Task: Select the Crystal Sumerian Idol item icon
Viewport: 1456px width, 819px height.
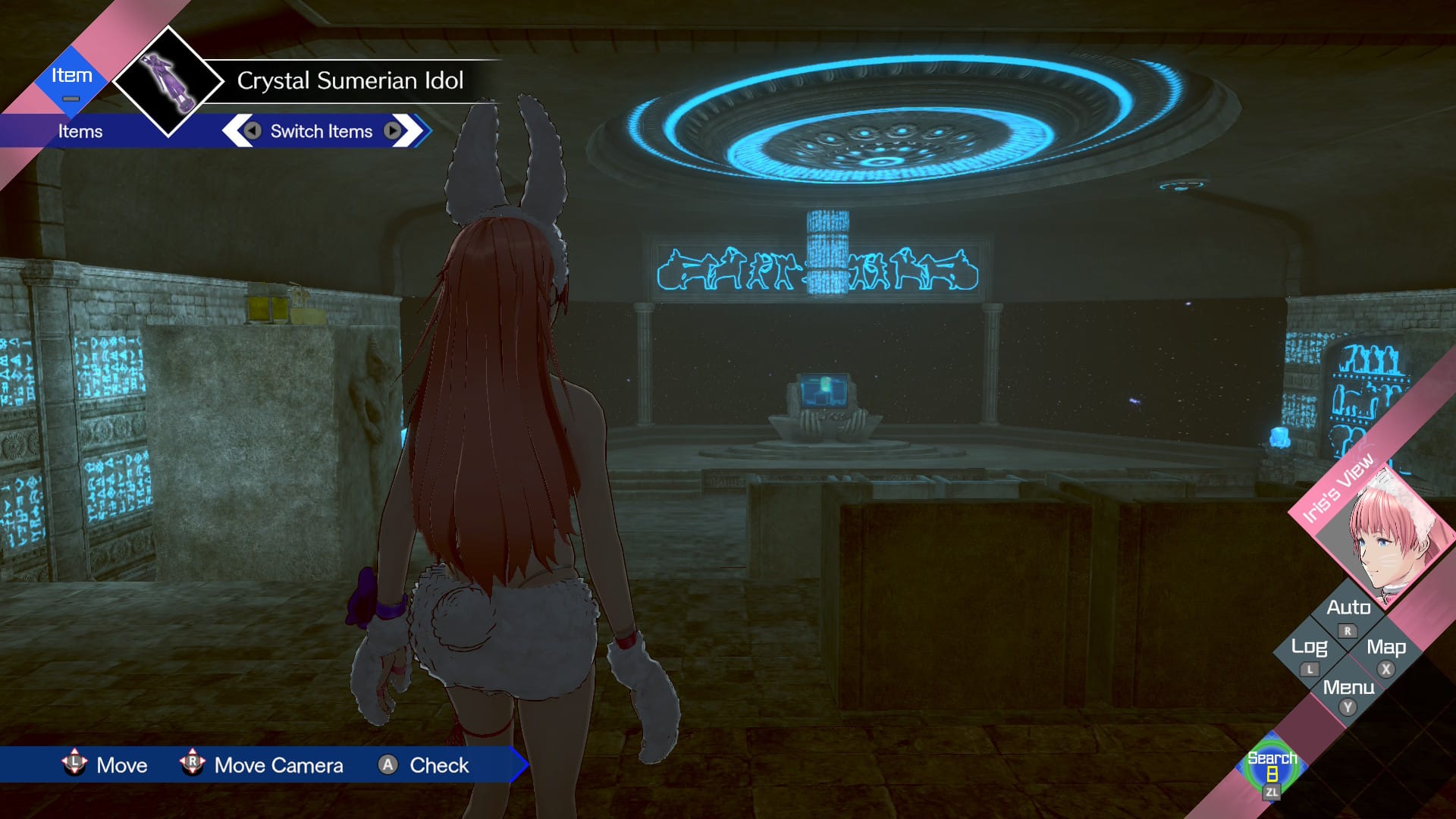Action: tap(169, 81)
